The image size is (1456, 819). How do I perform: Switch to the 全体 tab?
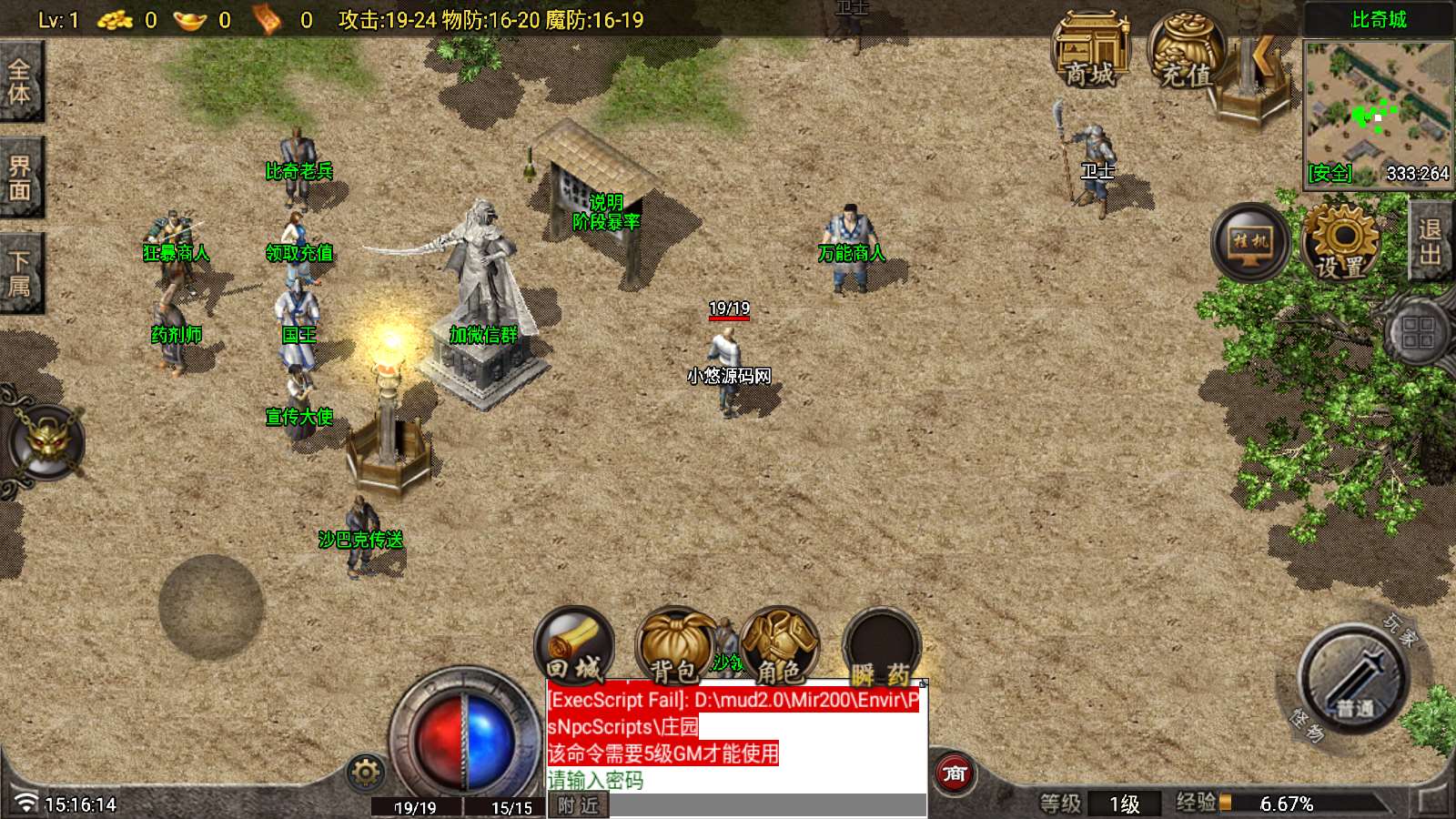pos(20,81)
